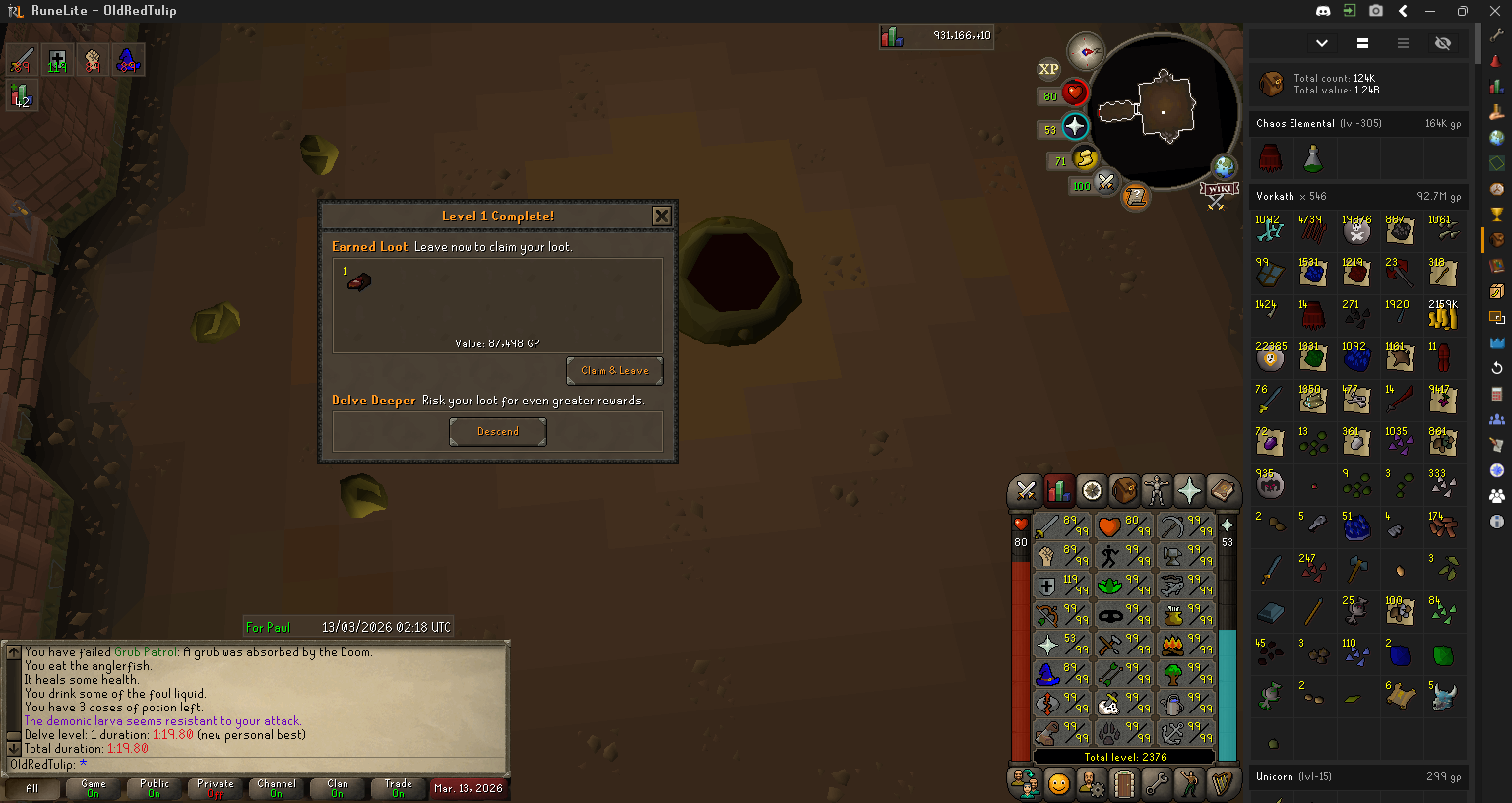The width and height of the screenshot is (1512, 803).
Task: Show the Worn Equipment tab
Action: (x=1157, y=490)
